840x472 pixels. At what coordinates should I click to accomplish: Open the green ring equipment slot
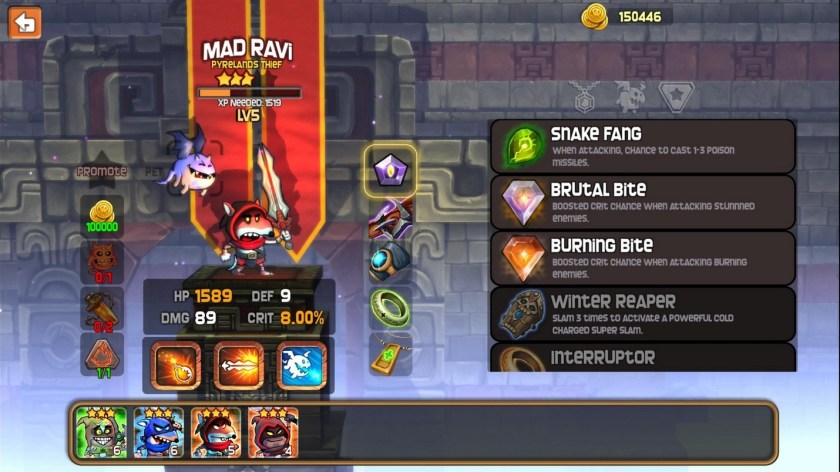pos(389,307)
